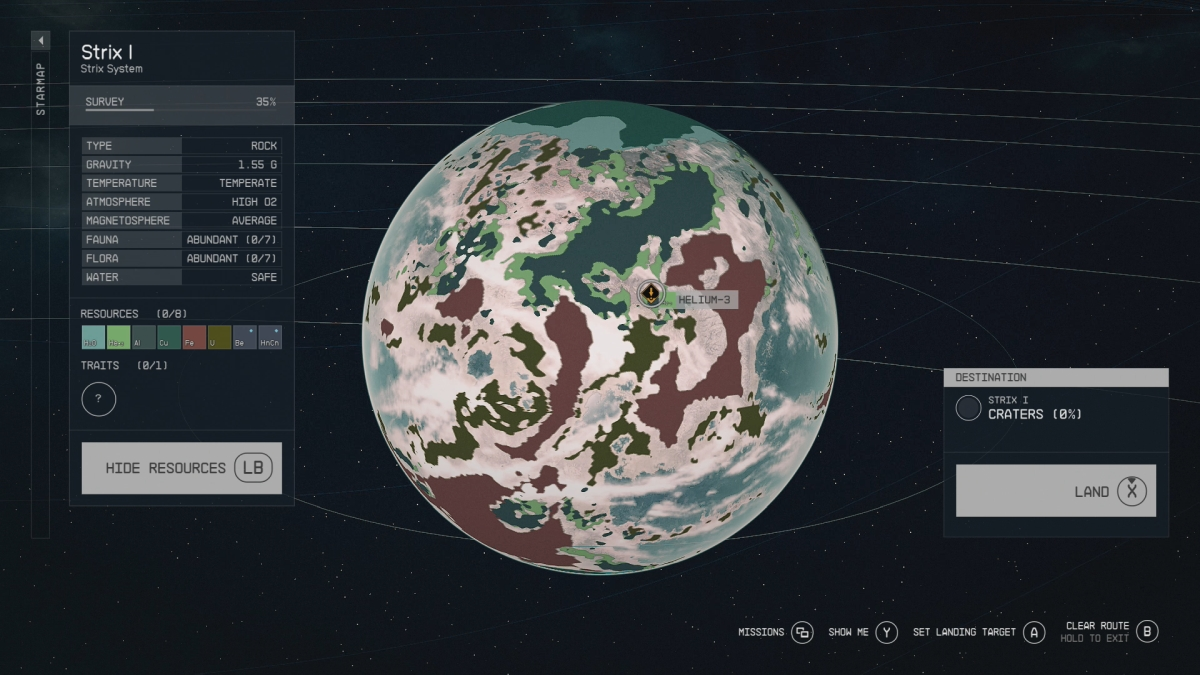Screen dimensions: 1200x675
Task: Collapse the Starmap side panel arrow
Action: coord(41,41)
